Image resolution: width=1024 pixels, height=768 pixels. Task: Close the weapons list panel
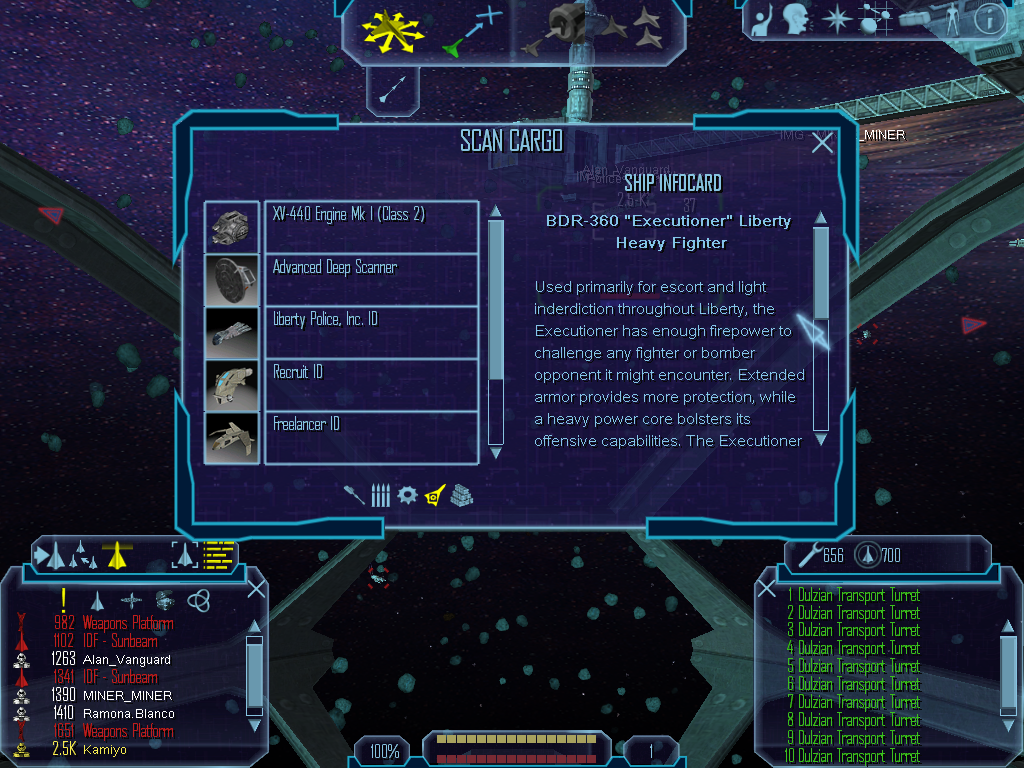click(x=1009, y=589)
